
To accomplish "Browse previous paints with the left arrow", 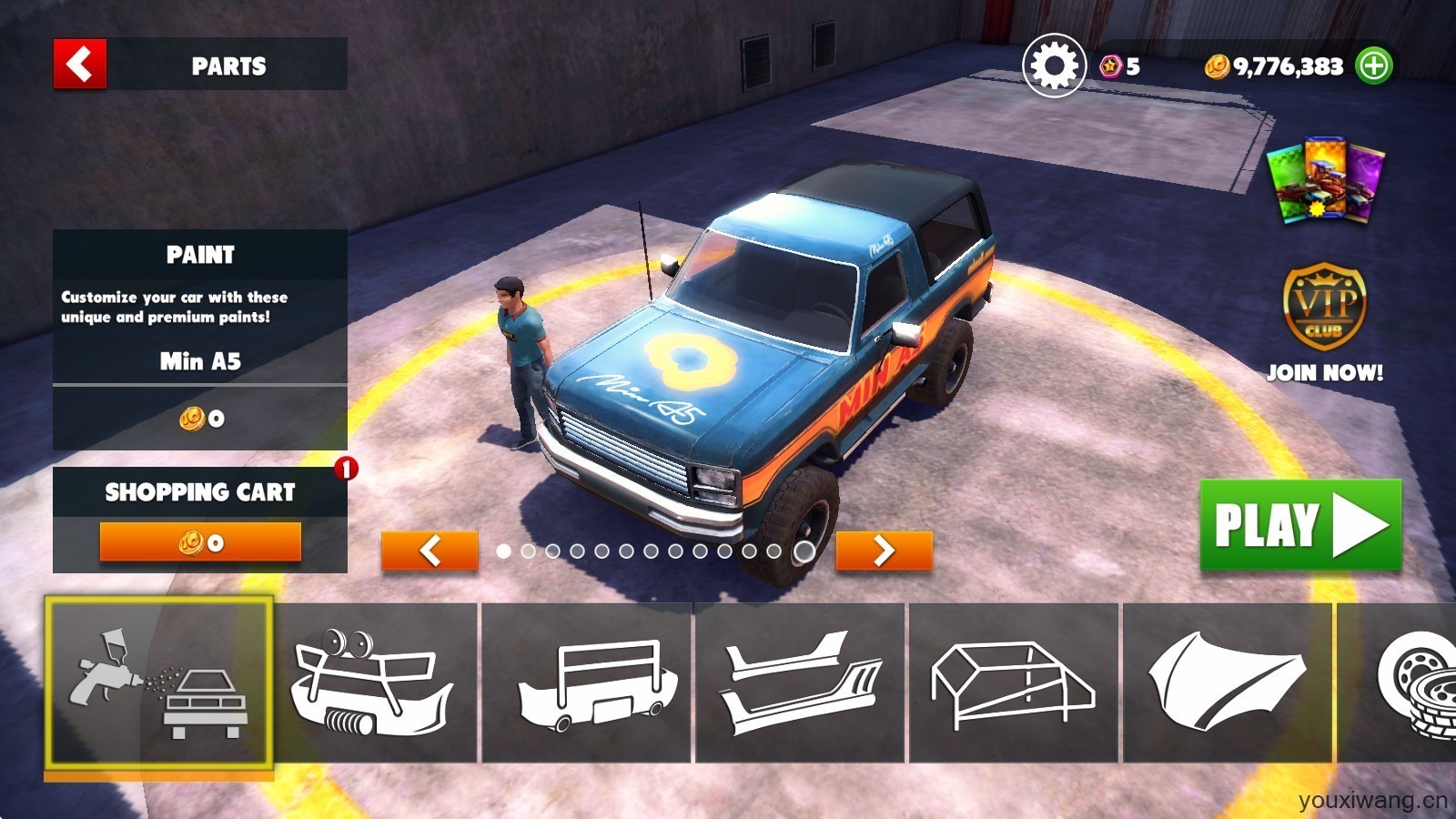I will pyautogui.click(x=431, y=551).
